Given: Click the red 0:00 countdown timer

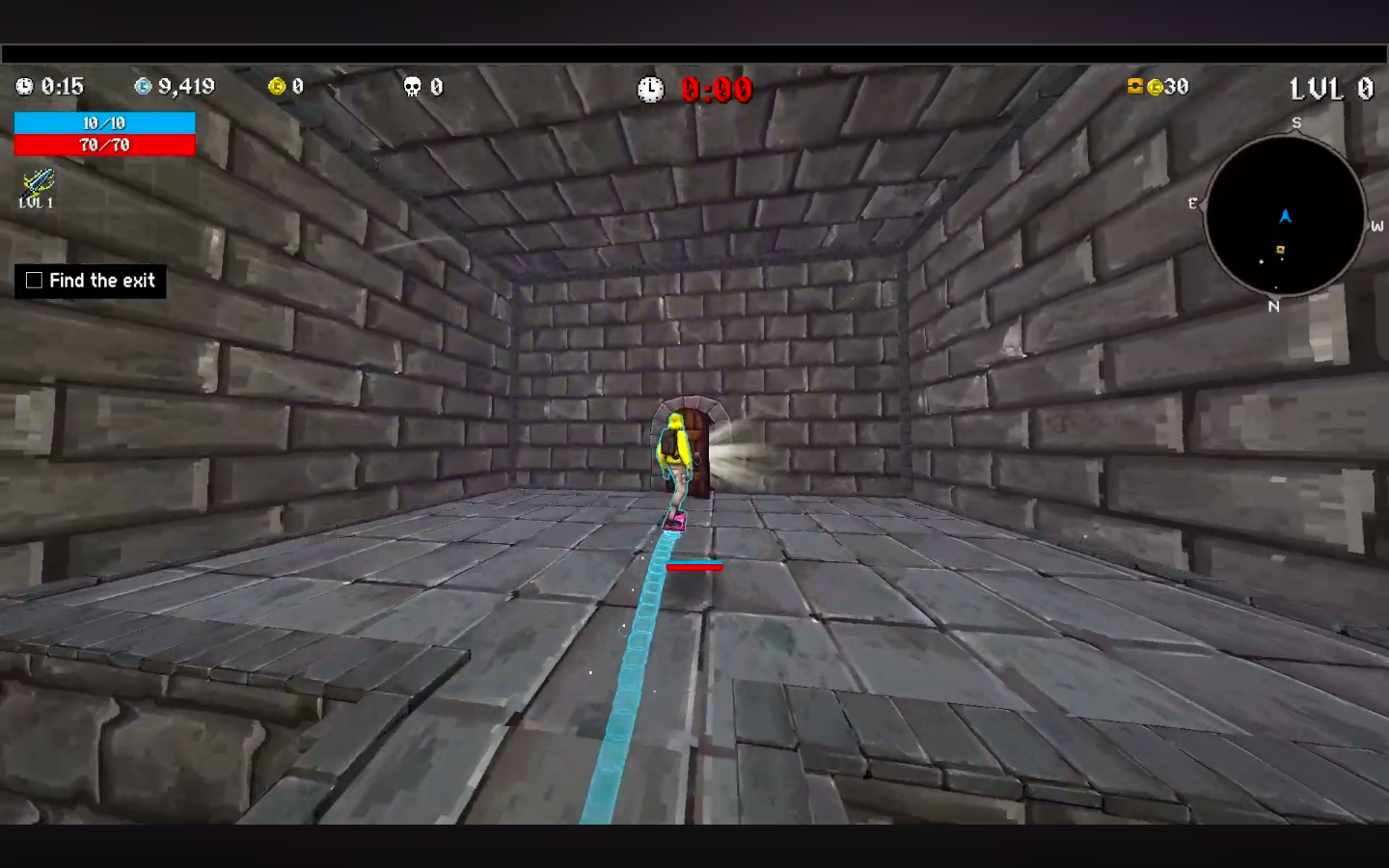Looking at the screenshot, I should (716, 90).
